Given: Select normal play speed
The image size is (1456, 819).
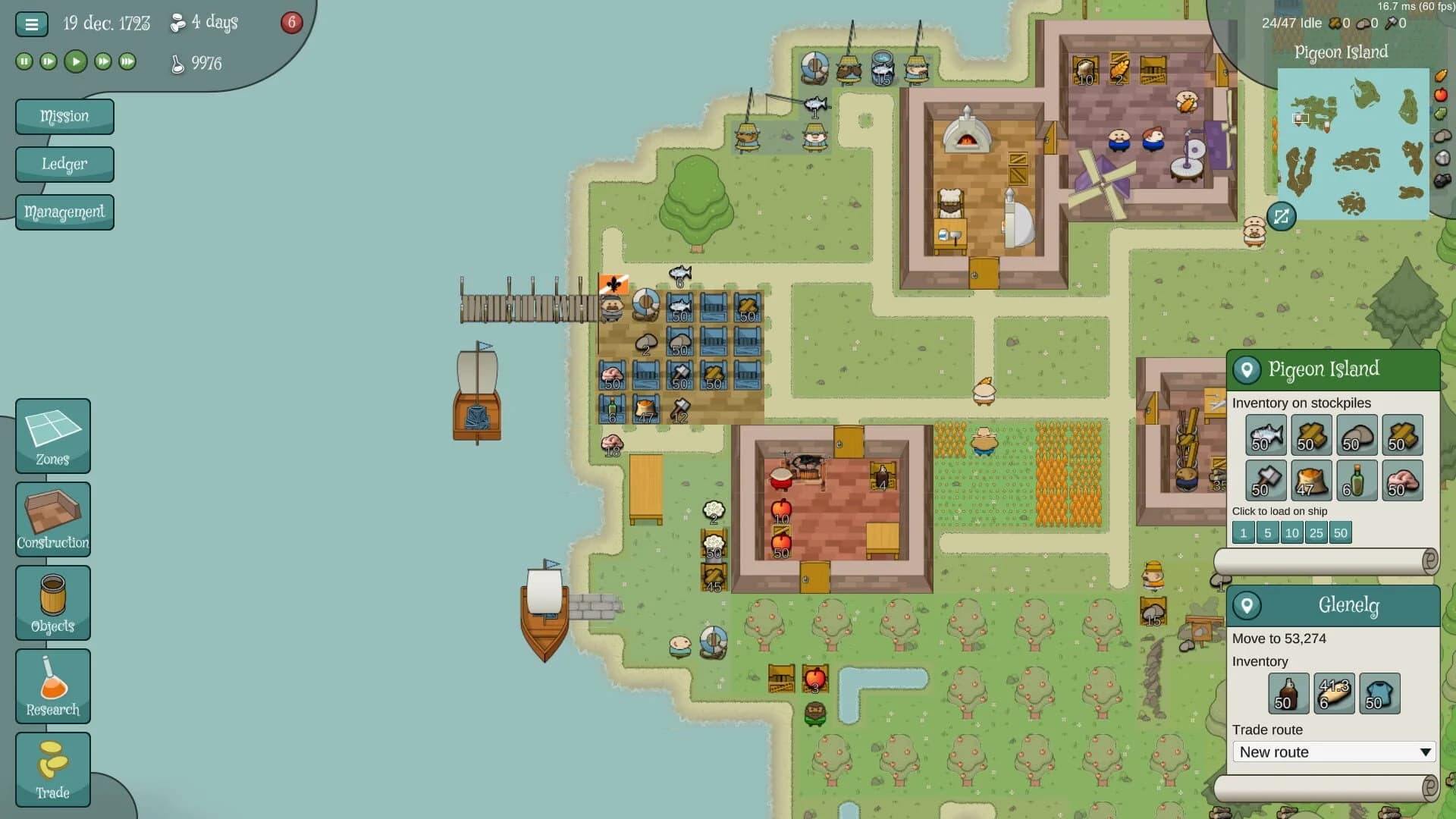Looking at the screenshot, I should [x=75, y=61].
